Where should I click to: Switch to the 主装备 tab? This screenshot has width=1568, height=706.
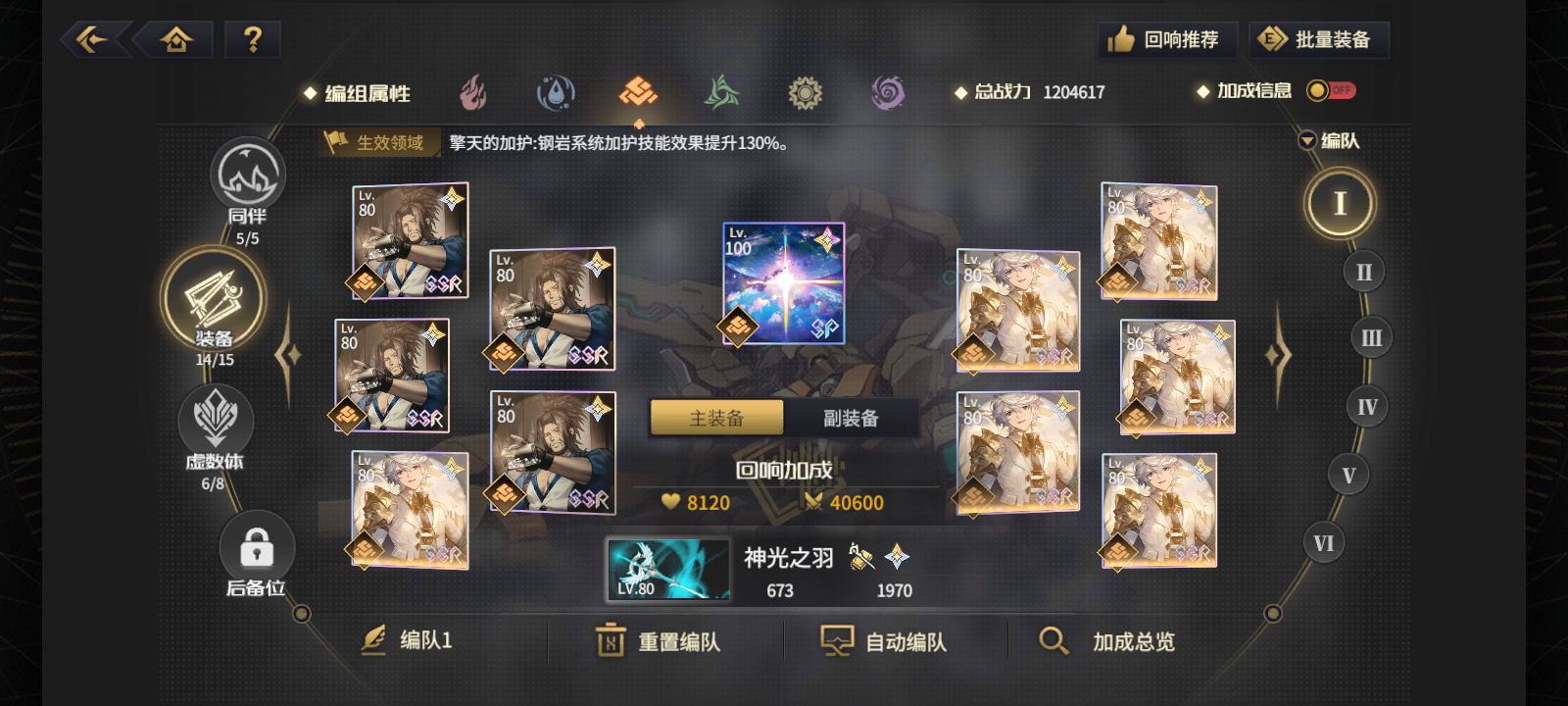tap(714, 417)
